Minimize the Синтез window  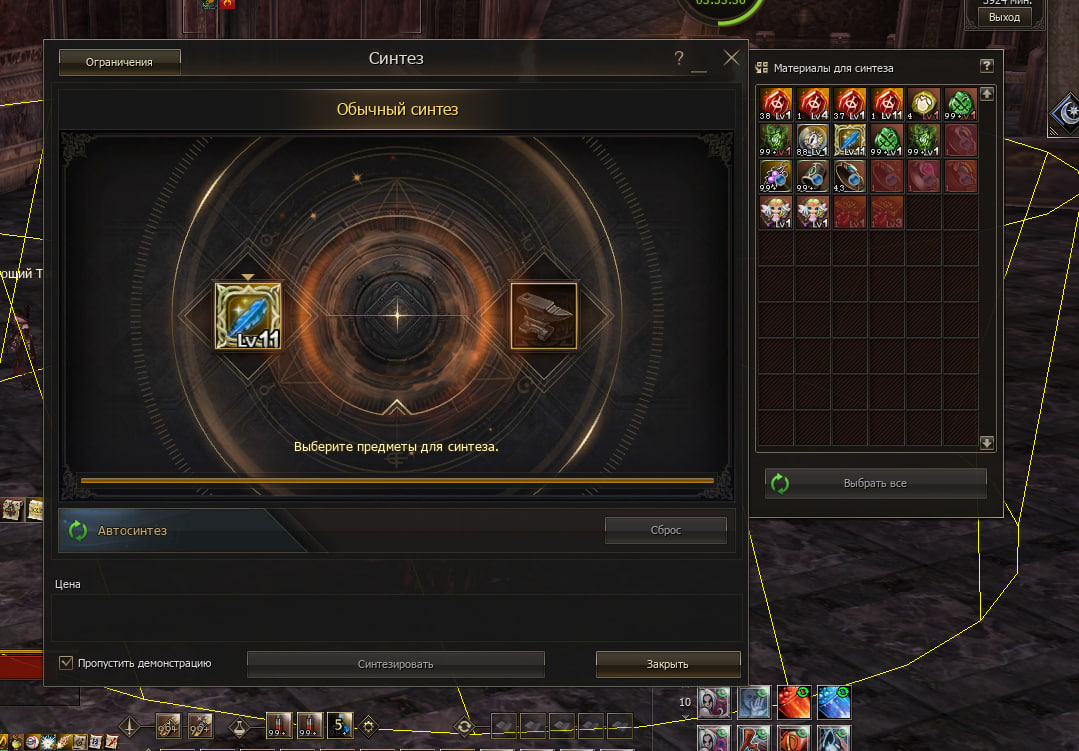click(x=699, y=62)
